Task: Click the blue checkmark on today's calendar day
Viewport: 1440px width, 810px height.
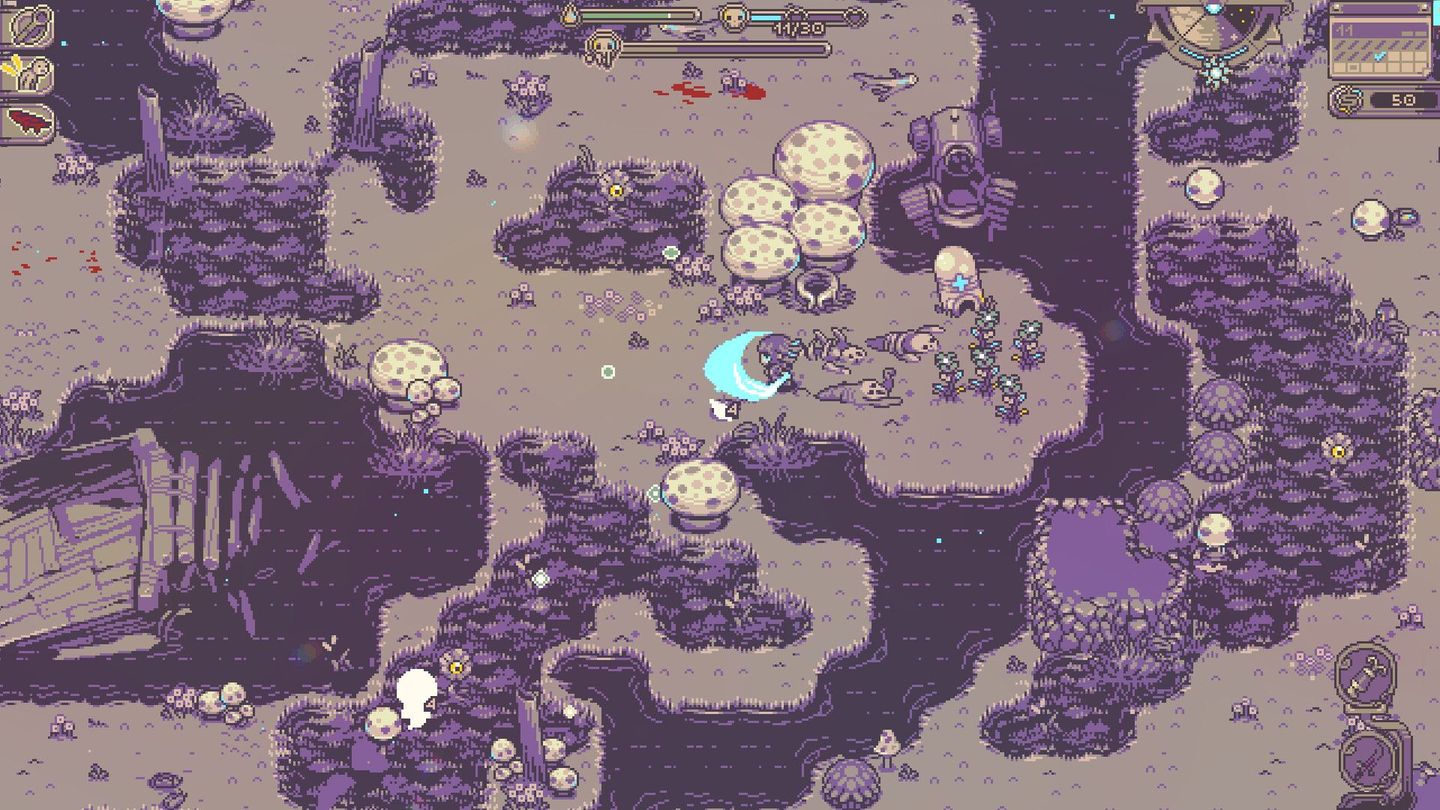Action: pyautogui.click(x=1379, y=56)
